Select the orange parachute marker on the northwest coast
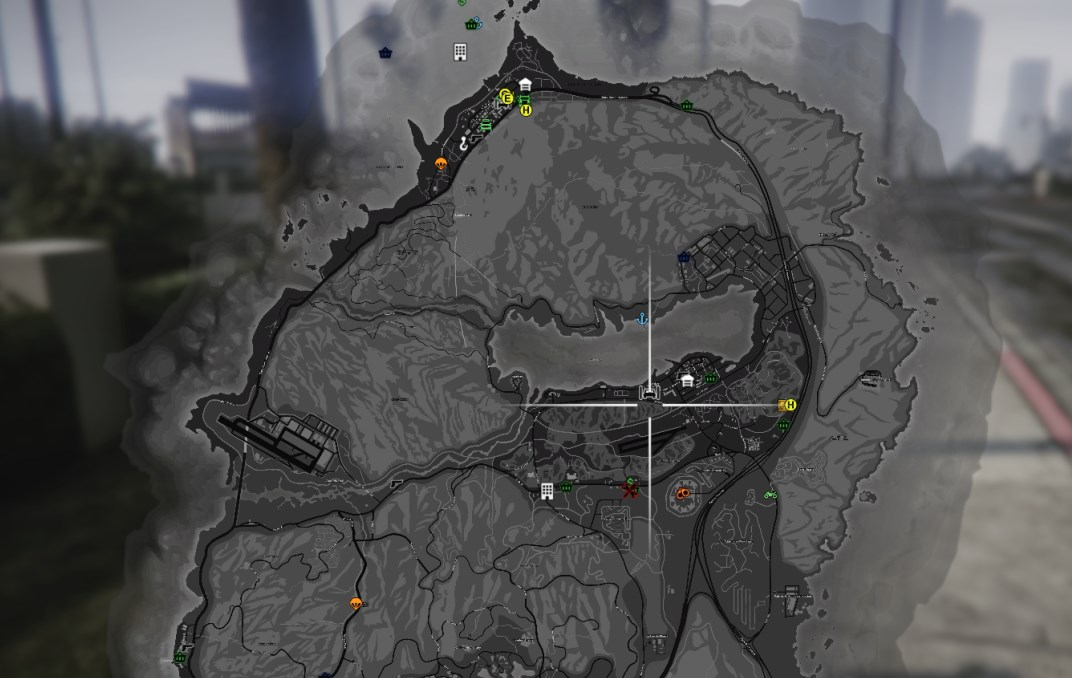 pyautogui.click(x=440, y=162)
